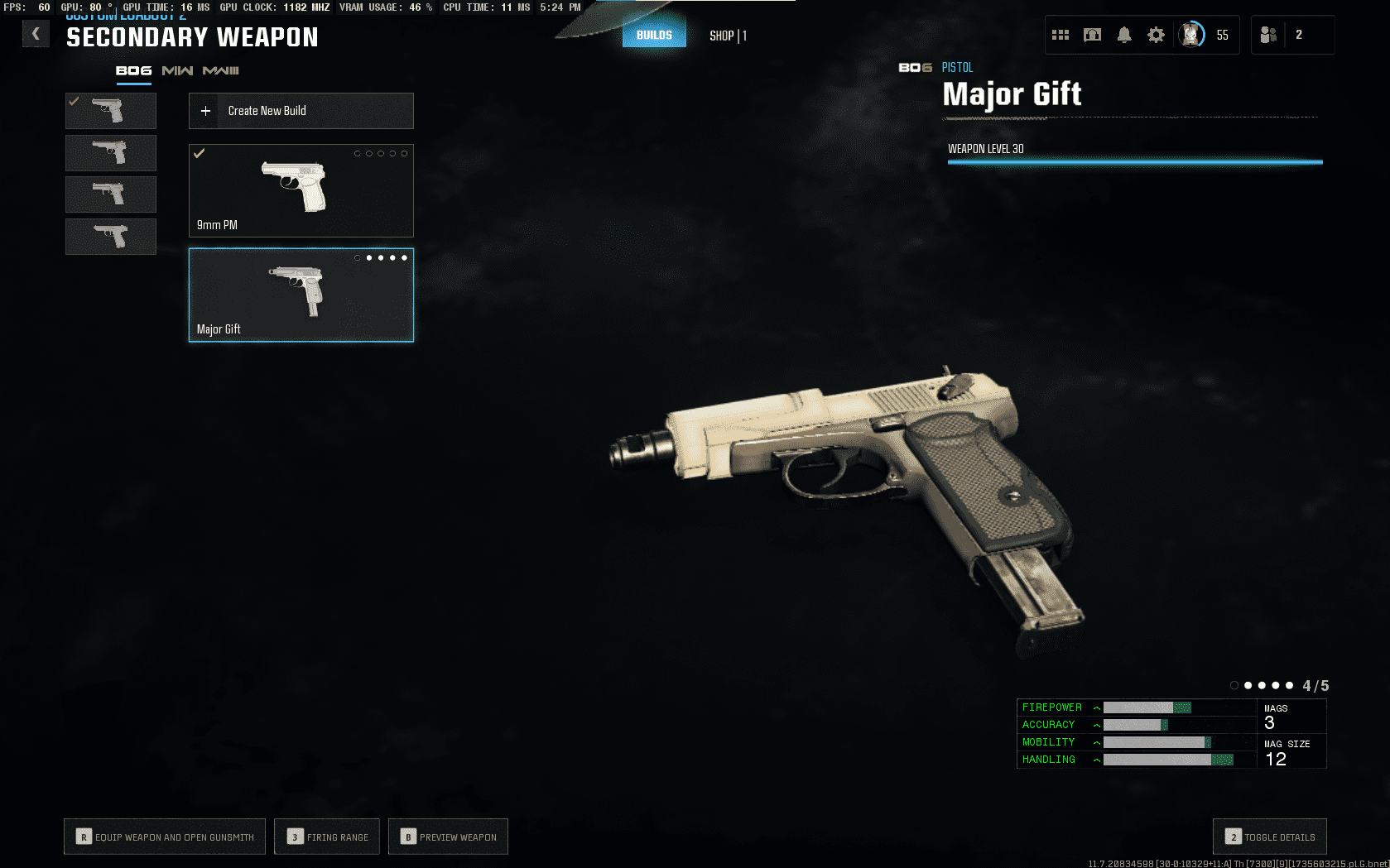Toggle weapon details
The width and height of the screenshot is (1390, 868).
click(1270, 837)
